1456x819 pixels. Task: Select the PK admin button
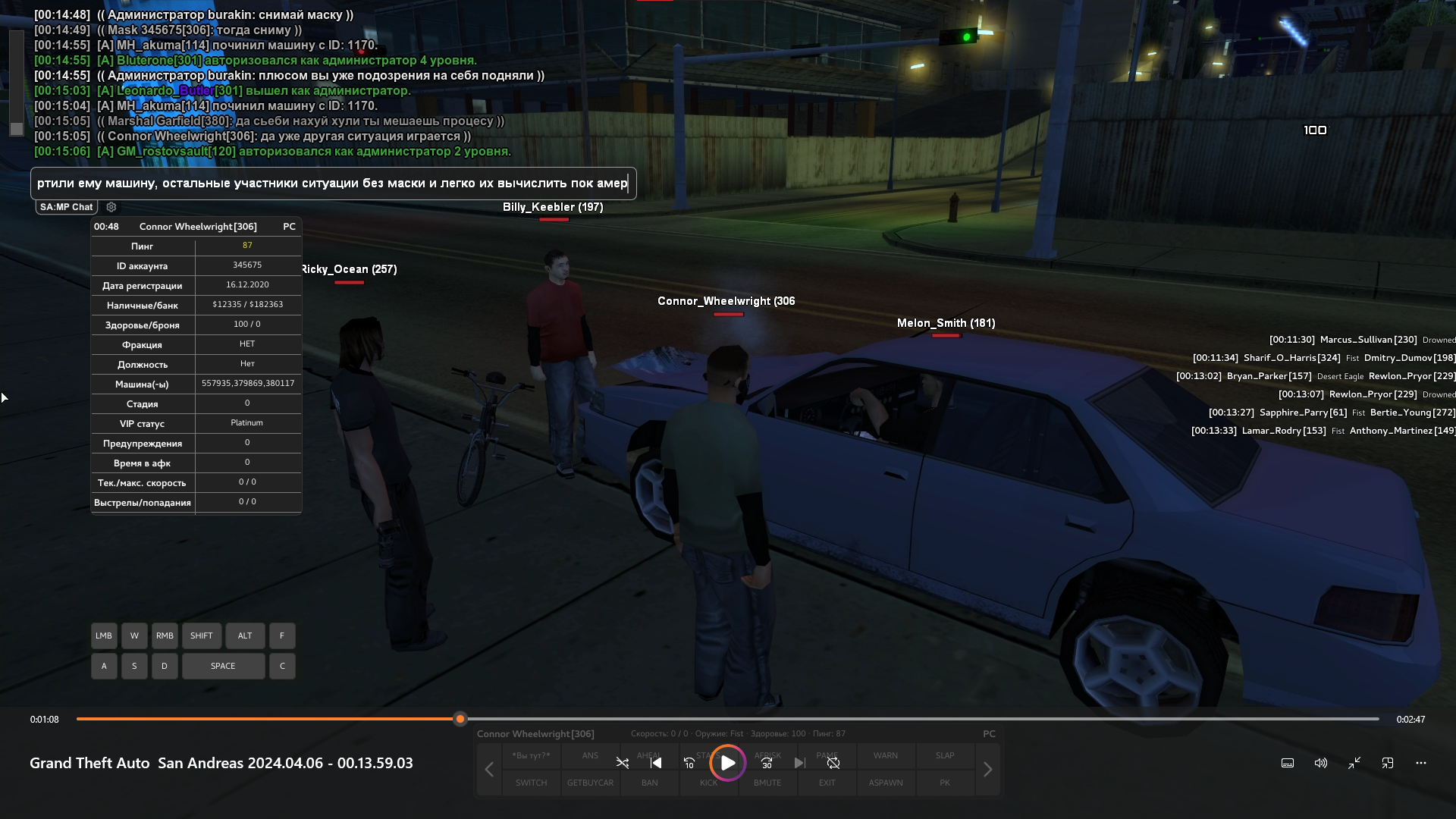coord(945,783)
